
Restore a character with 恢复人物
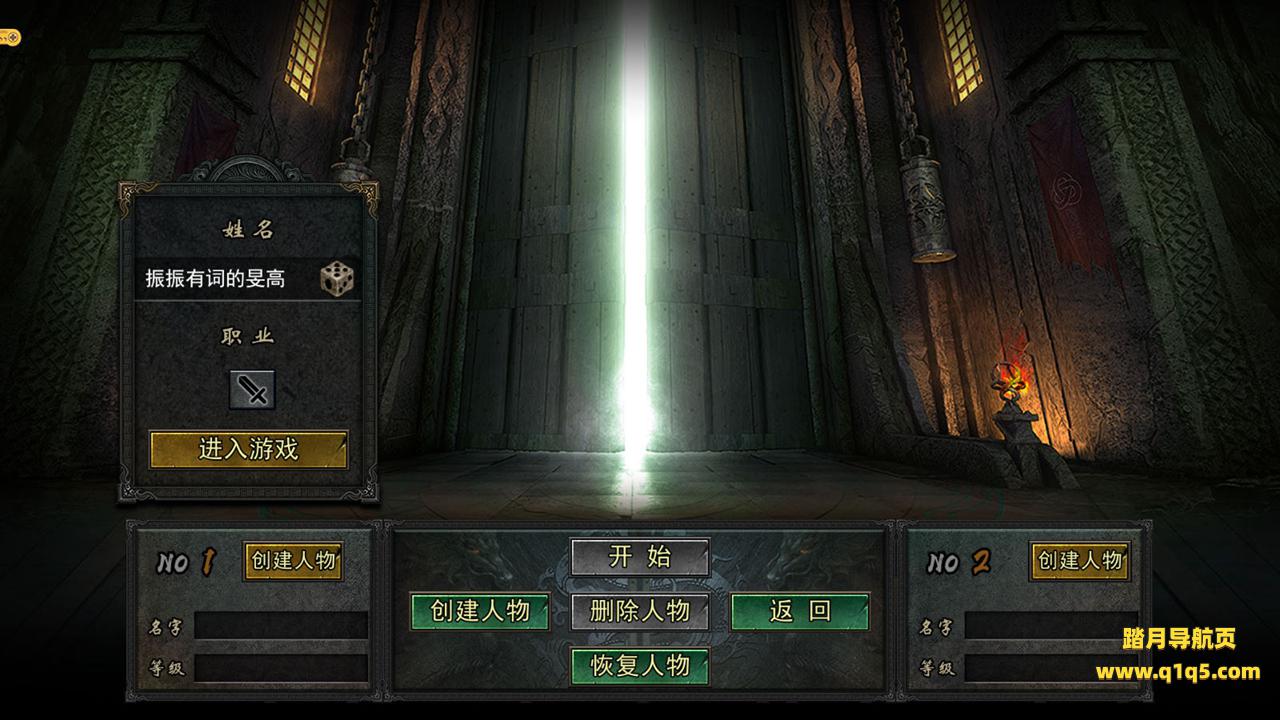pyautogui.click(x=640, y=666)
